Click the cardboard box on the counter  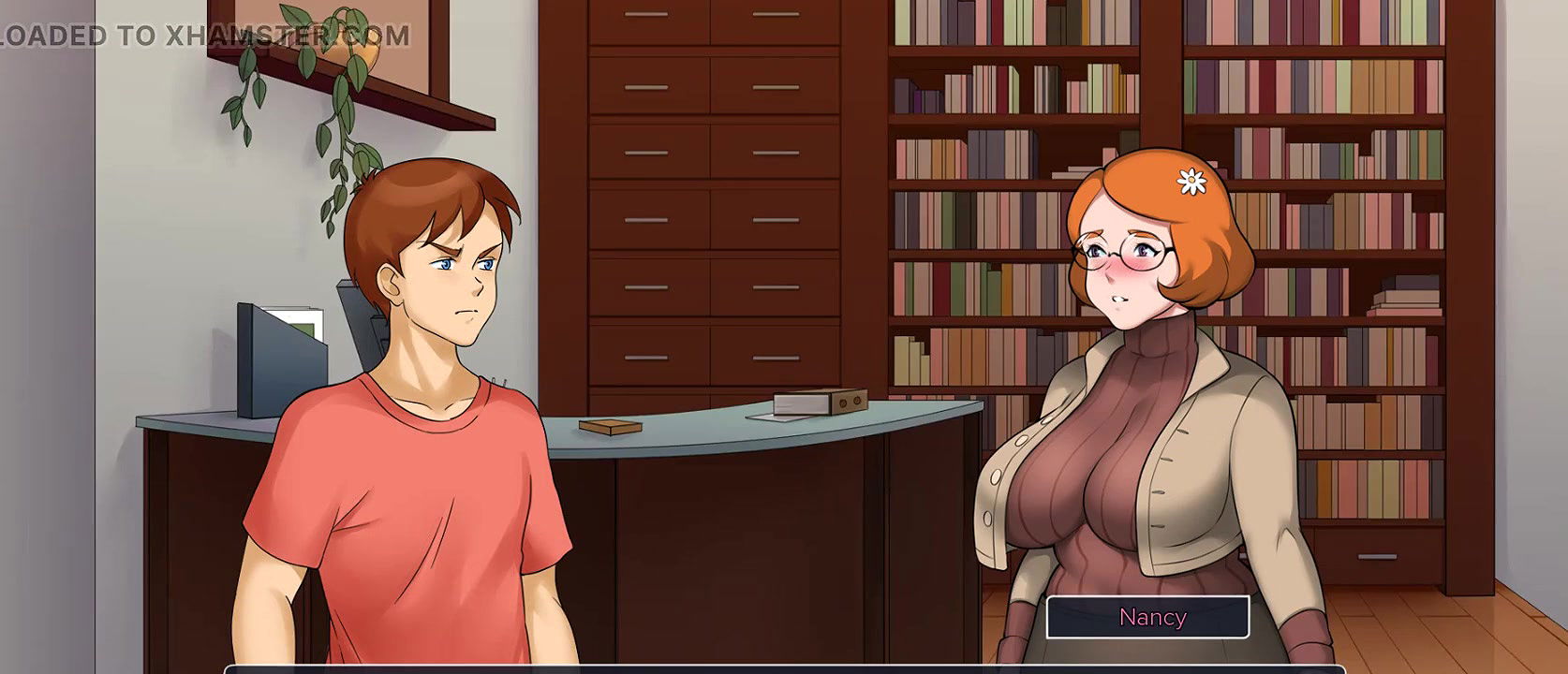(x=819, y=405)
